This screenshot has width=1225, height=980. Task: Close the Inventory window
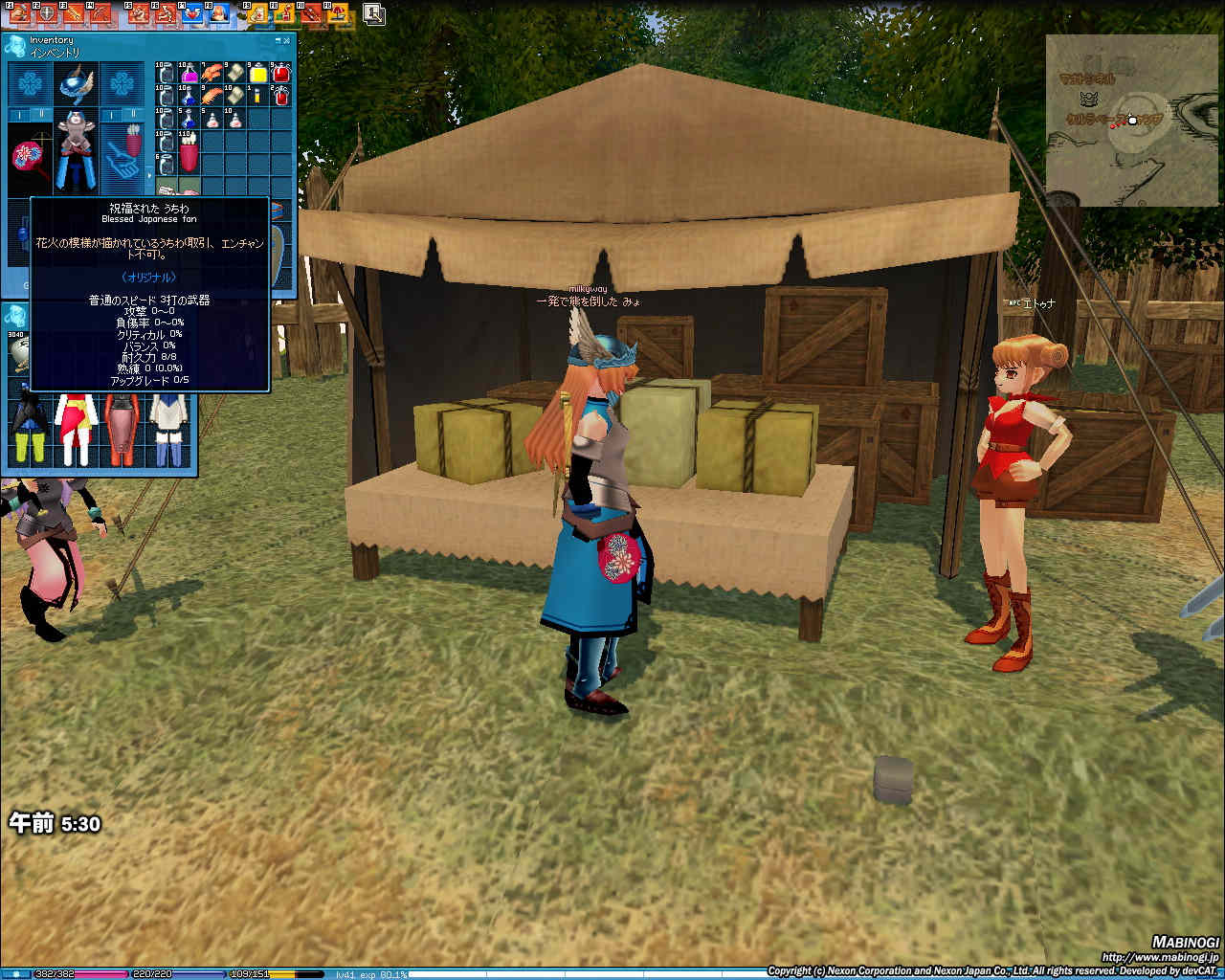[x=288, y=41]
